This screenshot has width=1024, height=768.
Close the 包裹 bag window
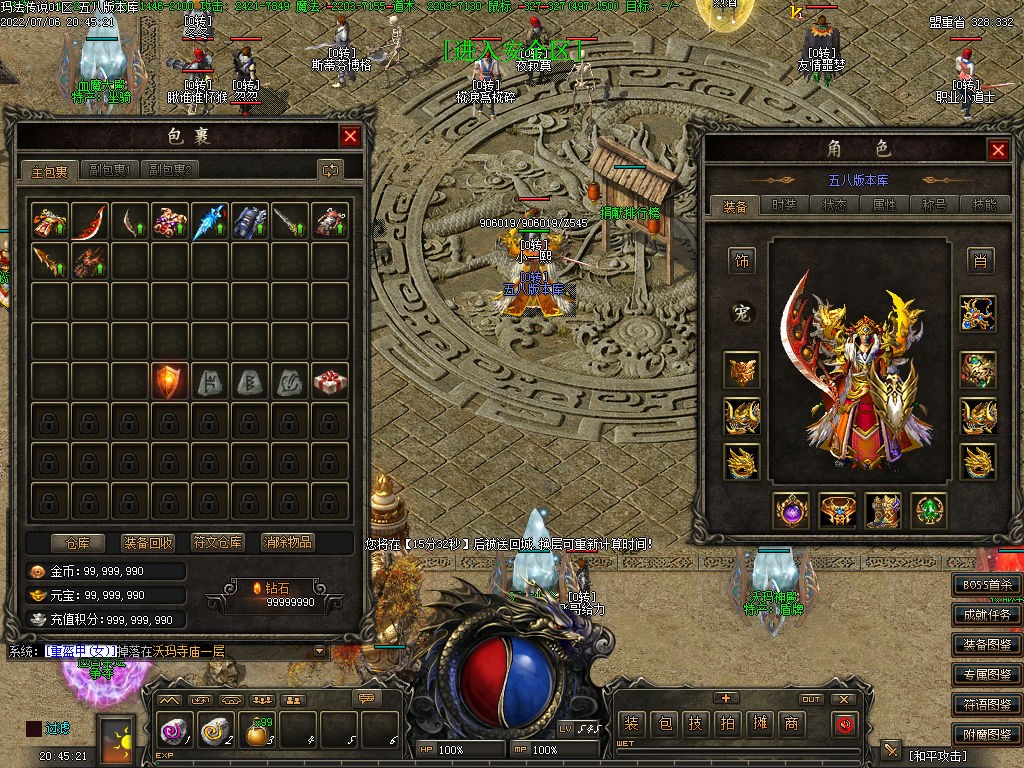[350, 137]
